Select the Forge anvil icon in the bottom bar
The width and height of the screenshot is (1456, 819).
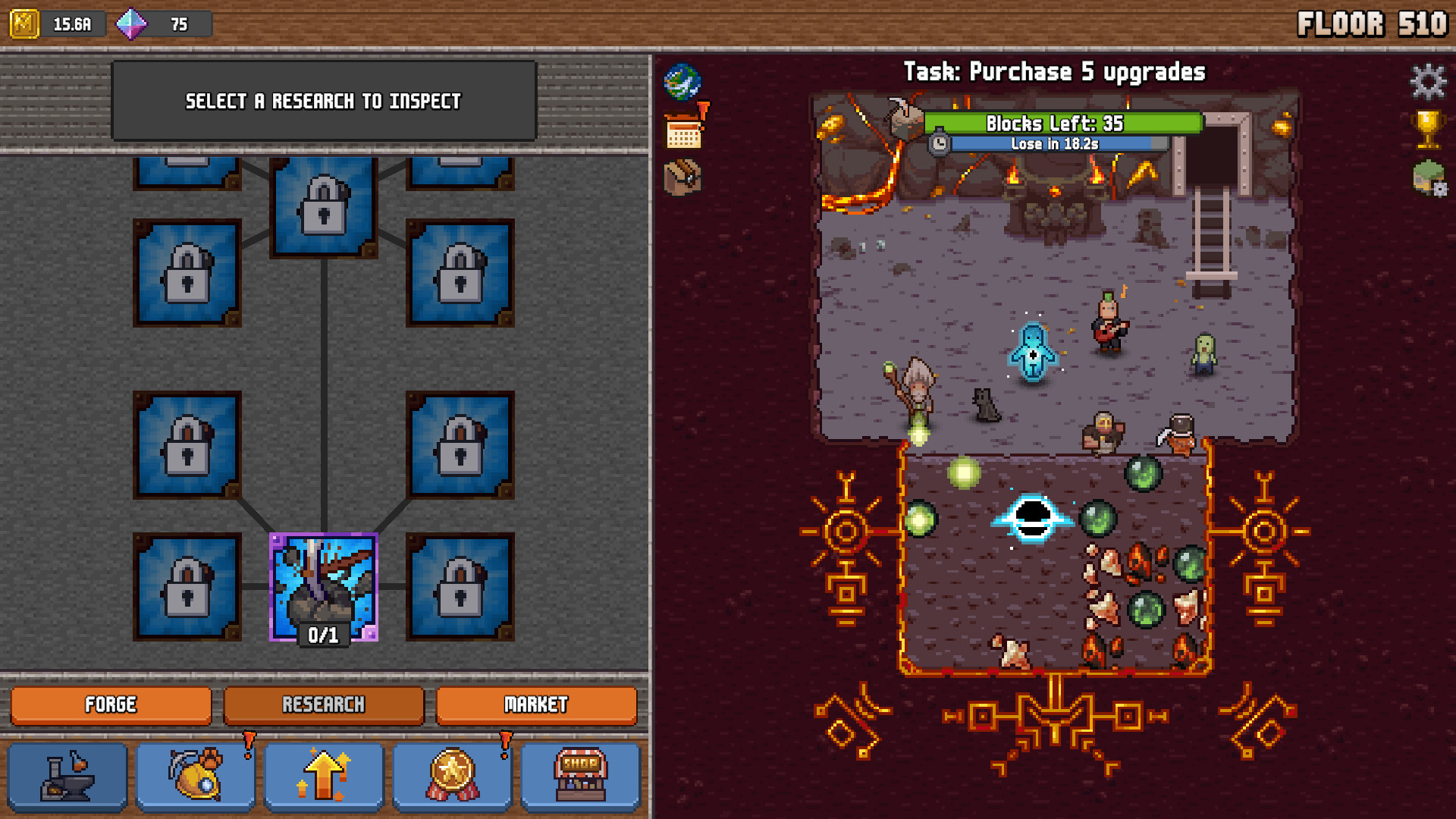tap(67, 777)
